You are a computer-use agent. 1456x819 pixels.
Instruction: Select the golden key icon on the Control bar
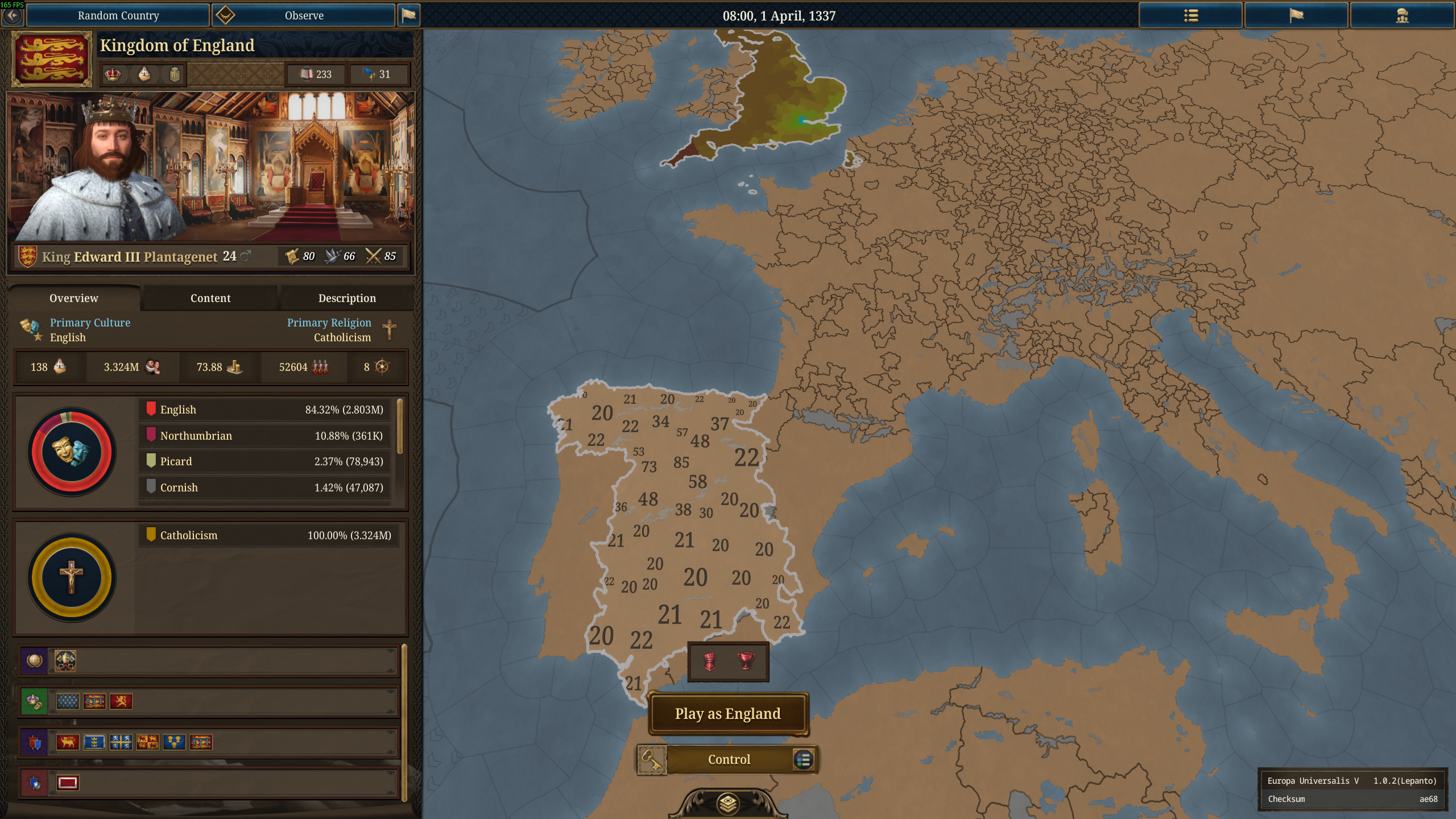[652, 759]
